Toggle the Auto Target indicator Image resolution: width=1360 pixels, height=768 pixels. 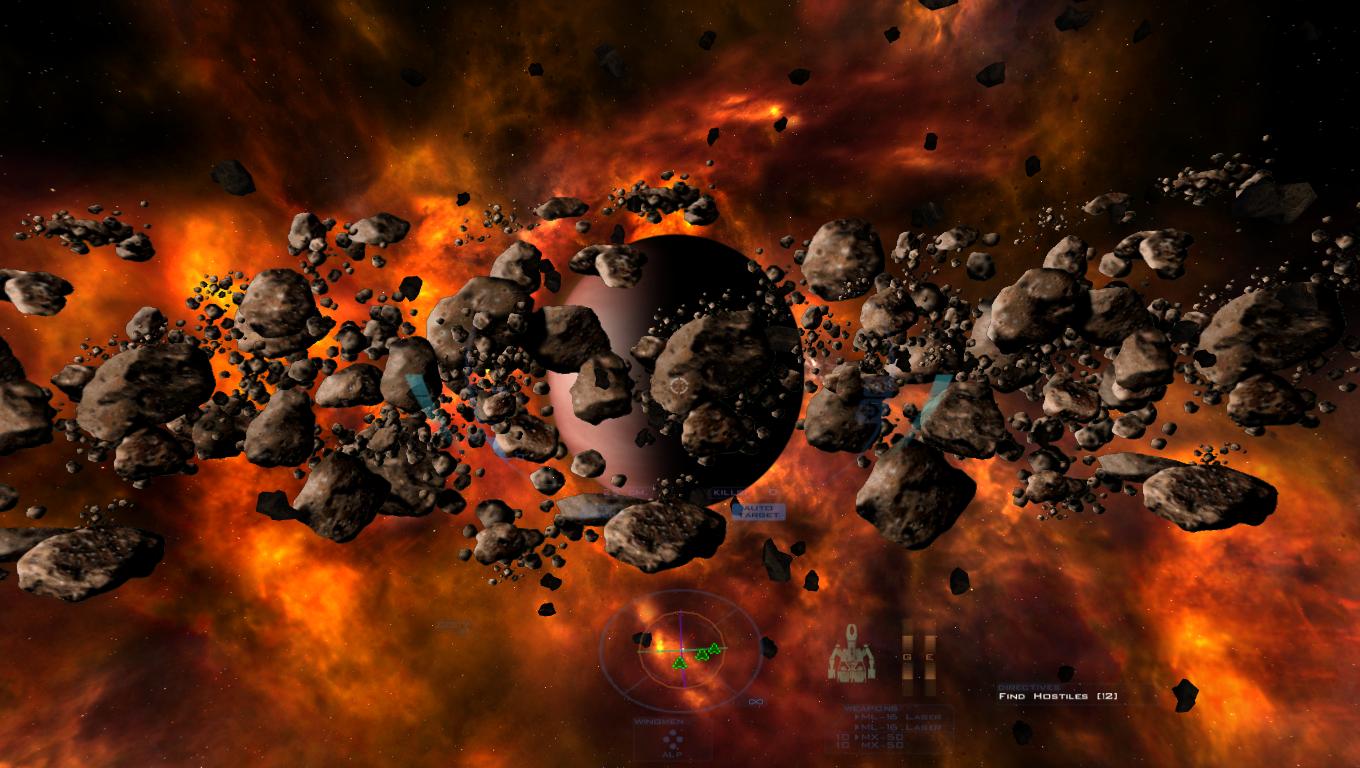757,511
